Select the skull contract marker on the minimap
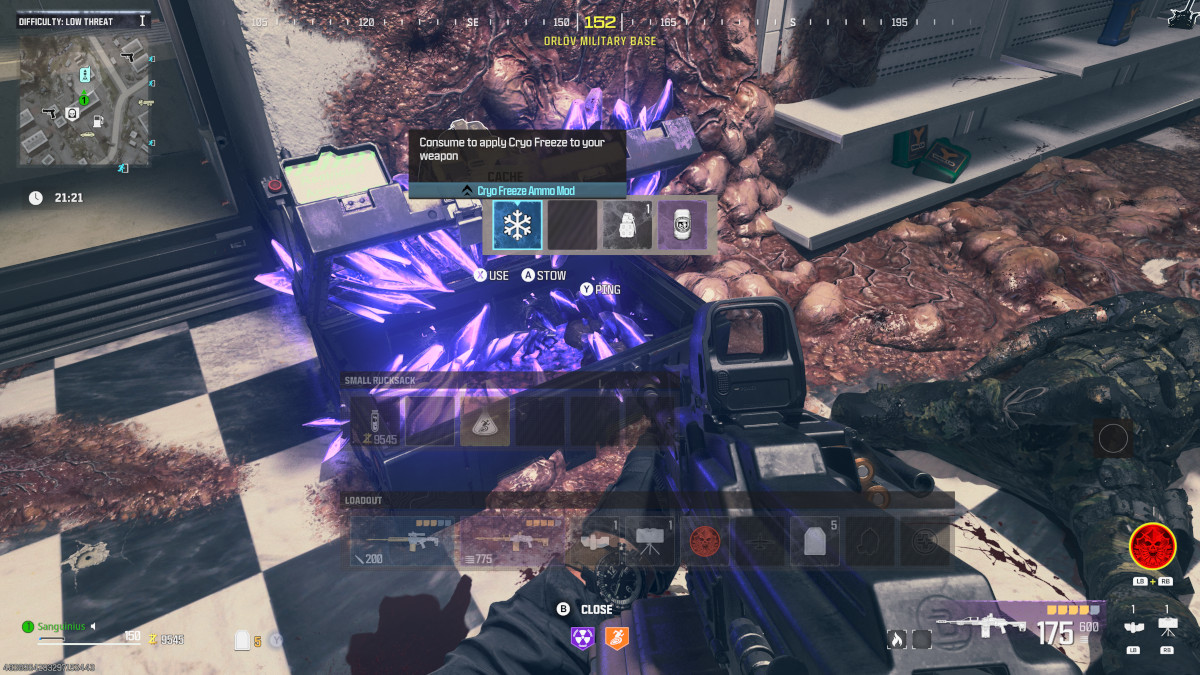Screen dimensions: 1200x675 pos(71,115)
